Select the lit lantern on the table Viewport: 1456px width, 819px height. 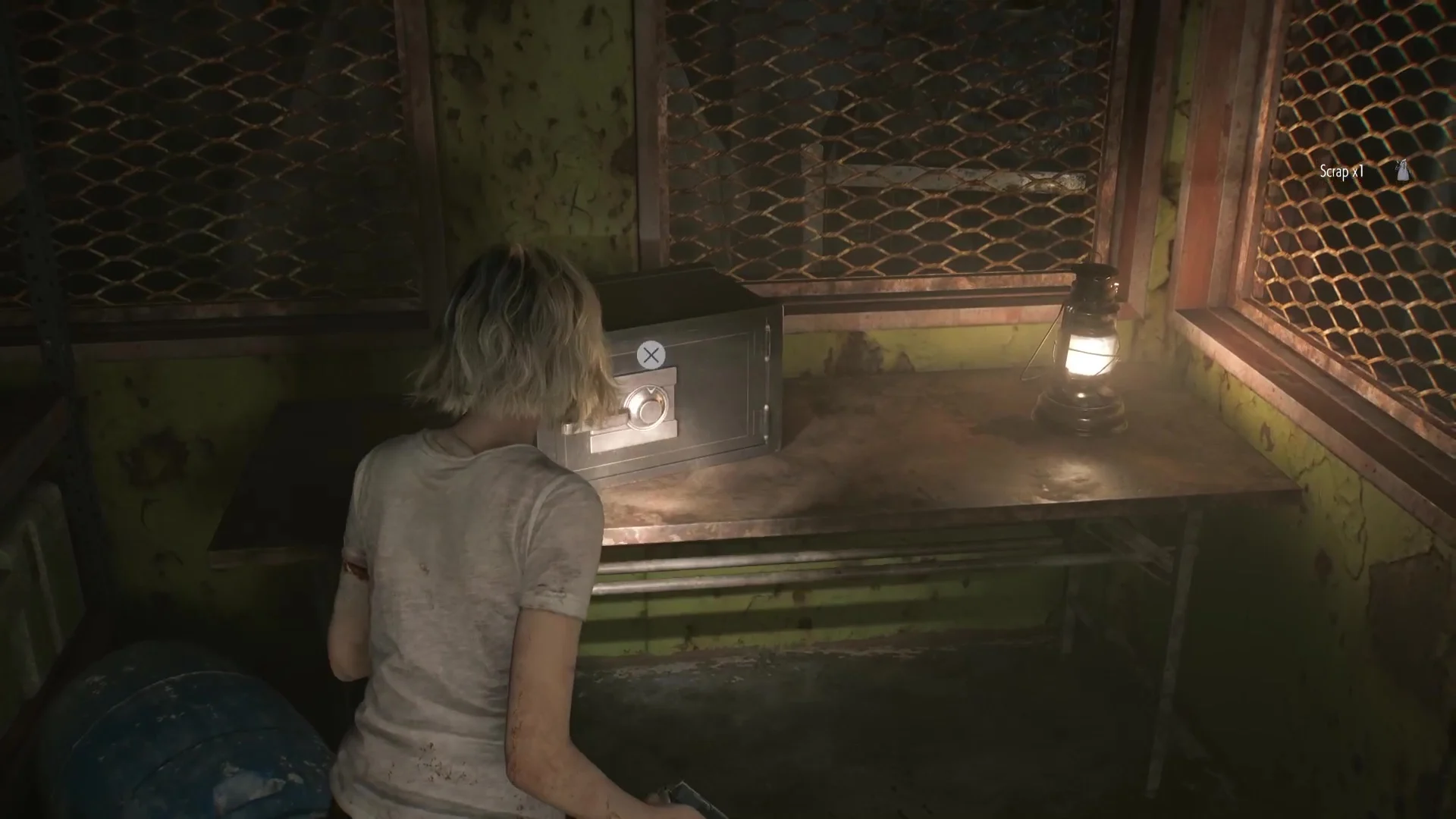[1090, 349]
